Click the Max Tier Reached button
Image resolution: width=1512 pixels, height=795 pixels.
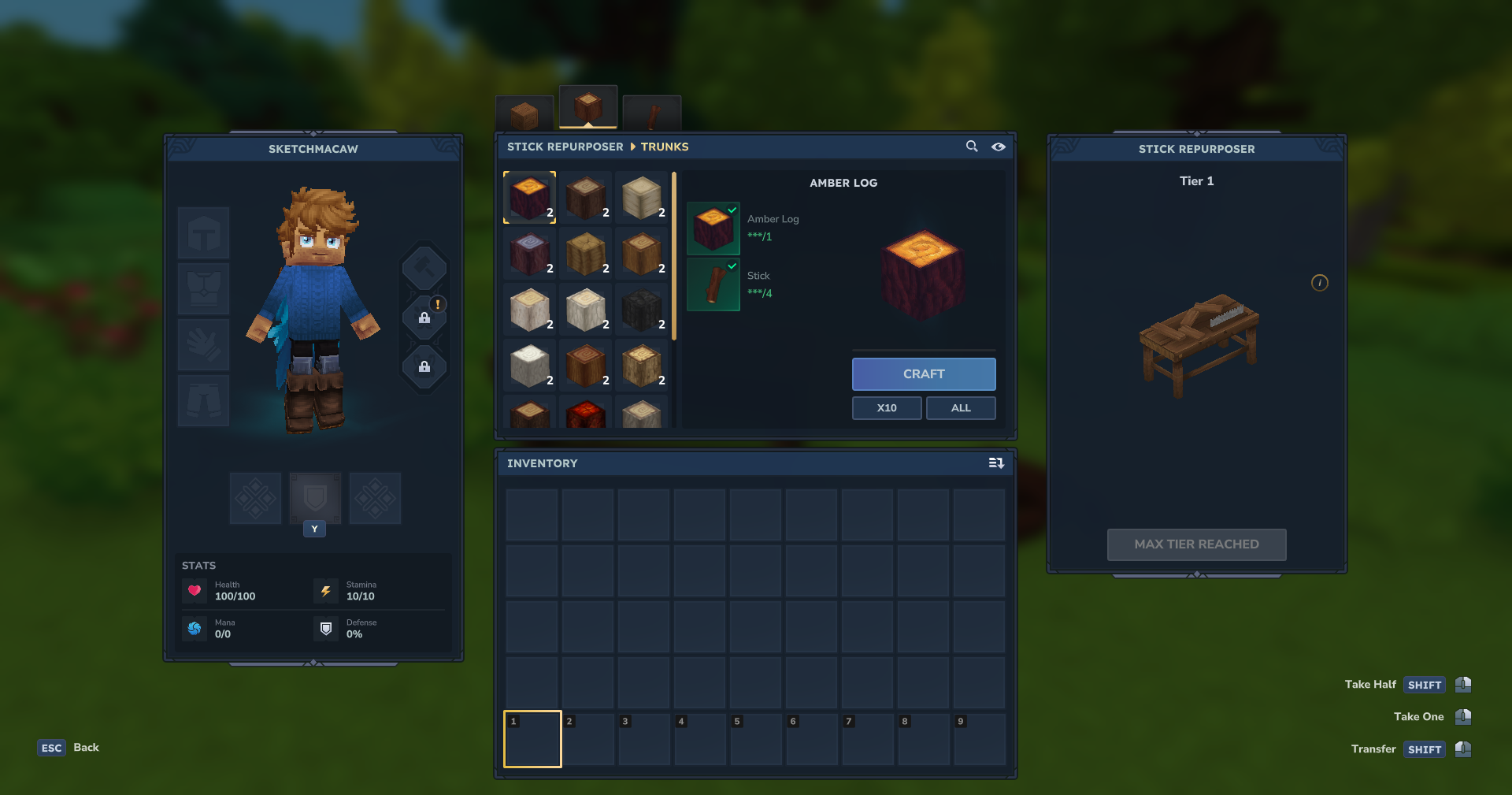(1196, 544)
